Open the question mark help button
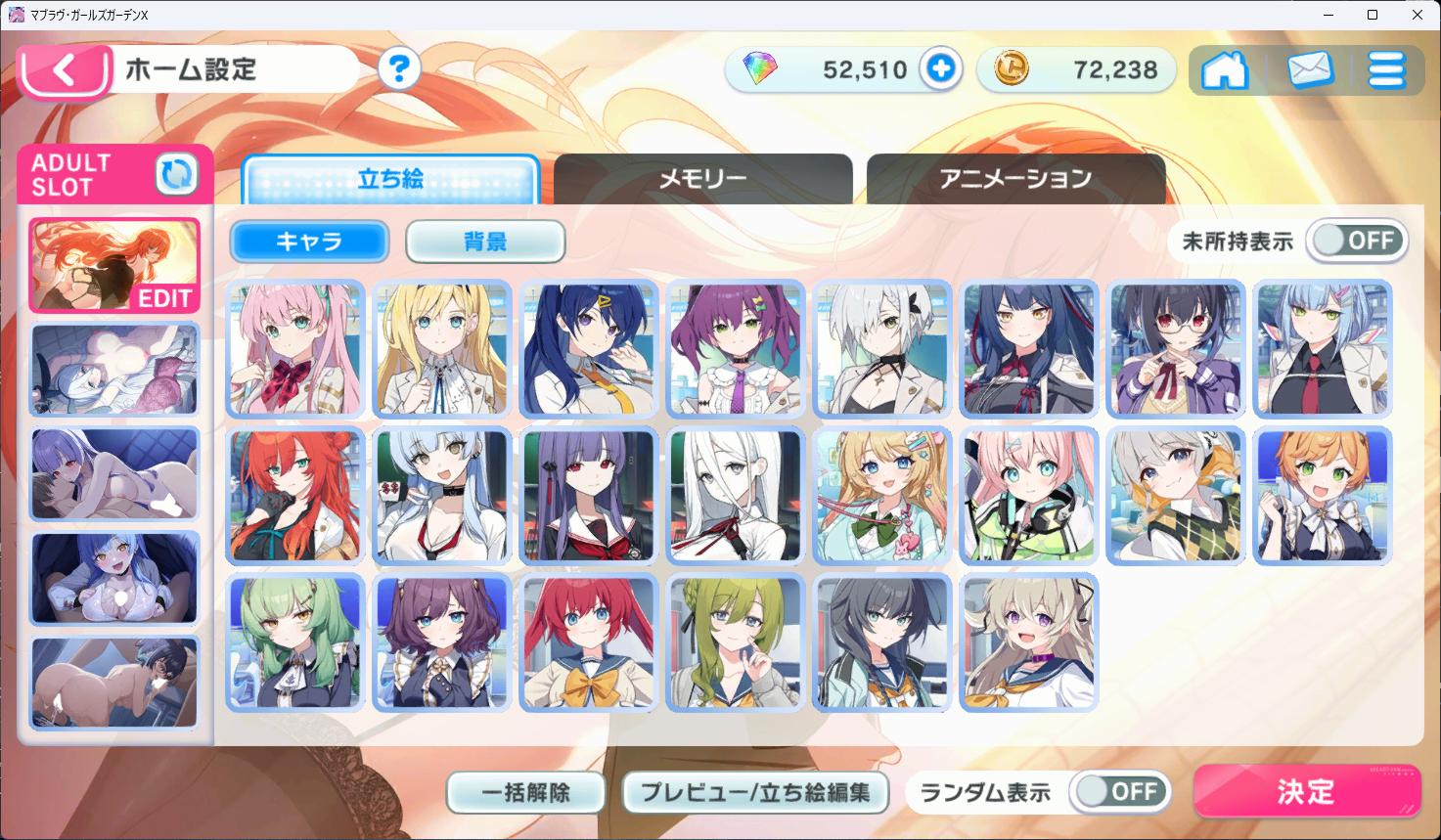Screen dimensions: 1441x840 398,69
